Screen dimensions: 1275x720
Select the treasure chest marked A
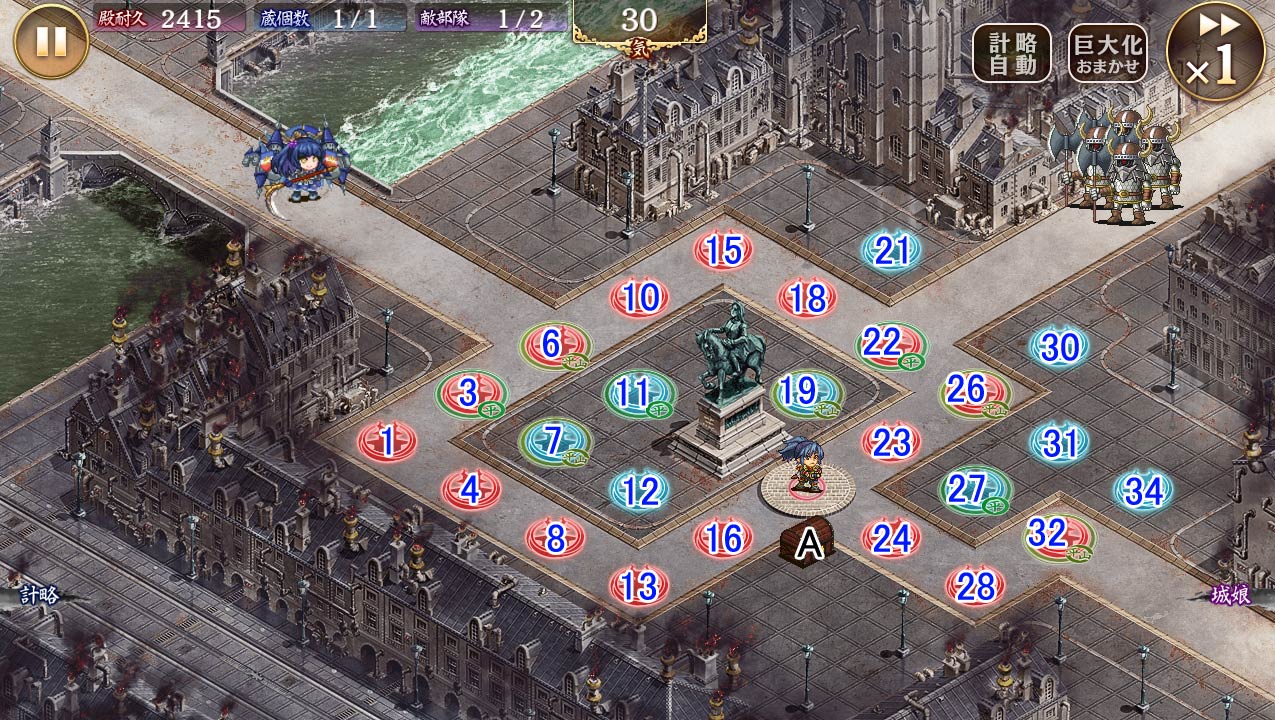point(806,543)
